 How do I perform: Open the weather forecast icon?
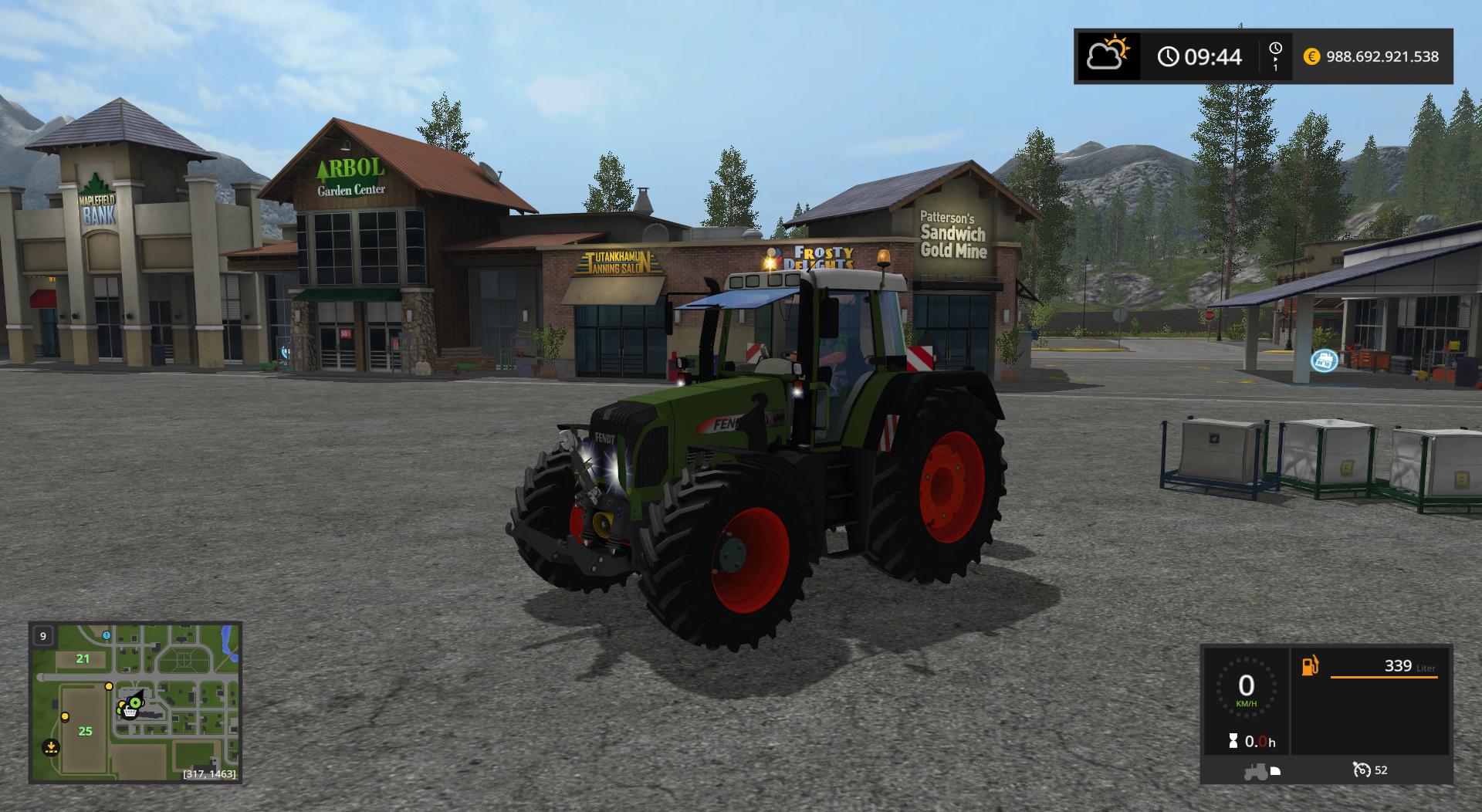click(x=1108, y=56)
